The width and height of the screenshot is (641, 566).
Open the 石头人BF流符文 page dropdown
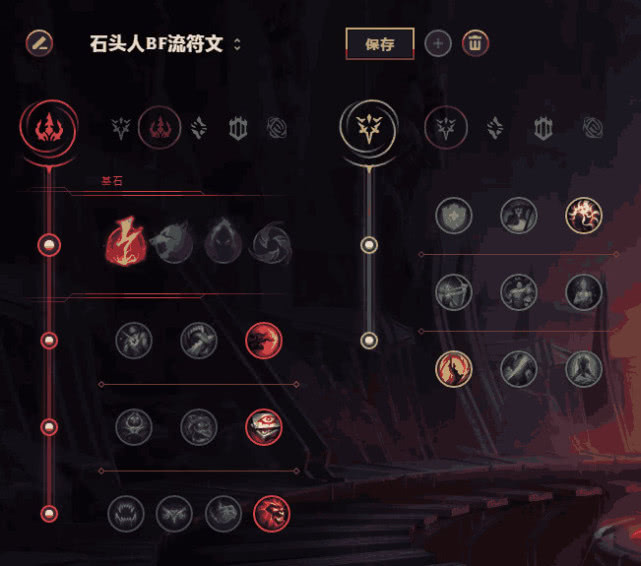pyautogui.click(x=237, y=44)
